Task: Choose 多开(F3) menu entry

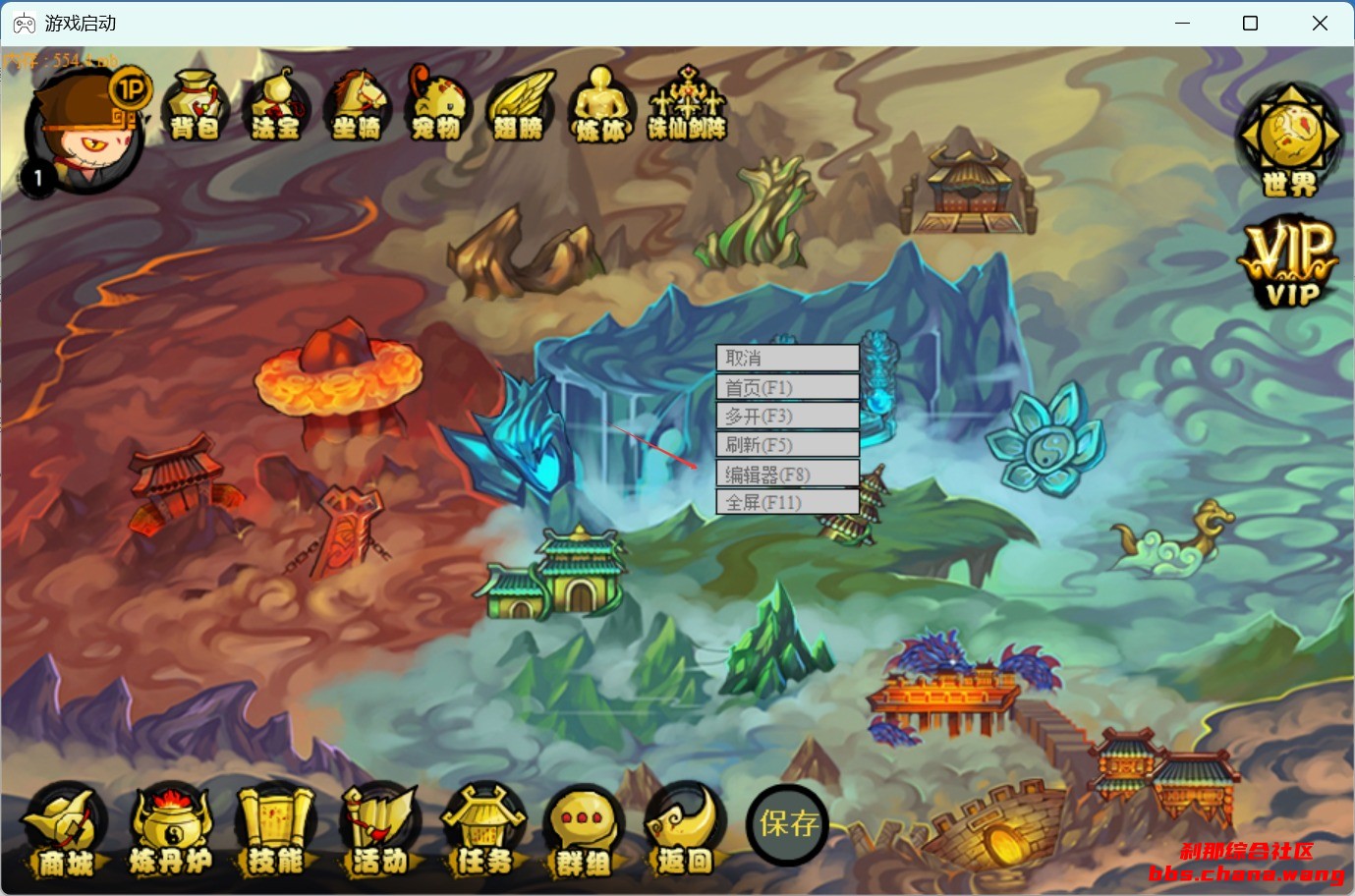Action: point(787,416)
